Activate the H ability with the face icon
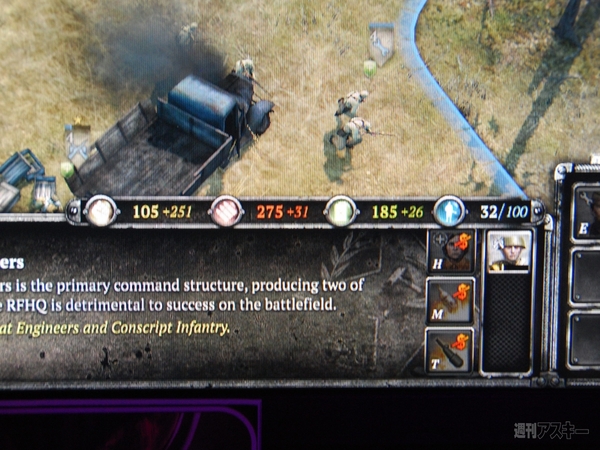 coord(451,253)
